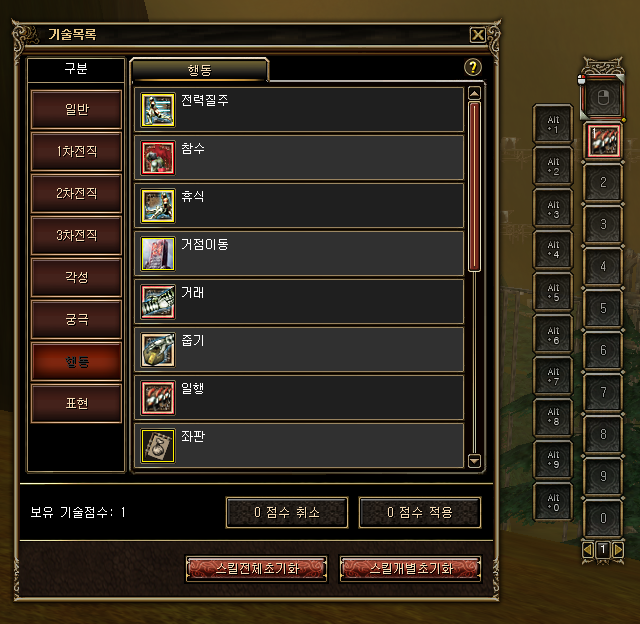Screen dimensions: 640x624
Task: Select the 전력질주 skill icon
Action: [157, 109]
